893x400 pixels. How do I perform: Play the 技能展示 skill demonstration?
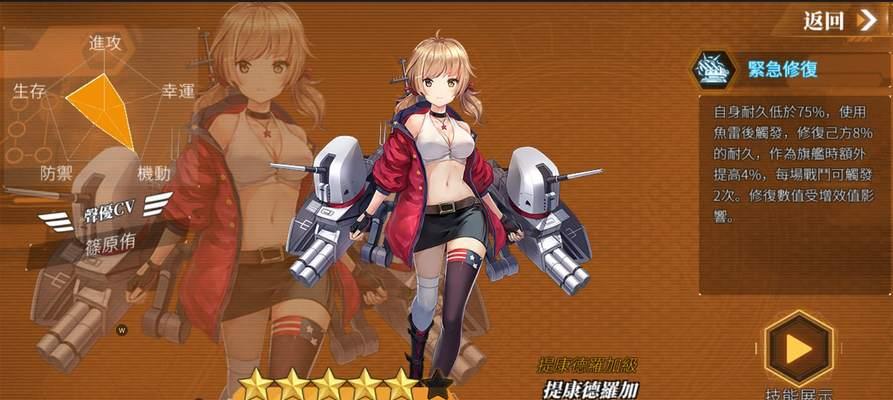pos(798,347)
